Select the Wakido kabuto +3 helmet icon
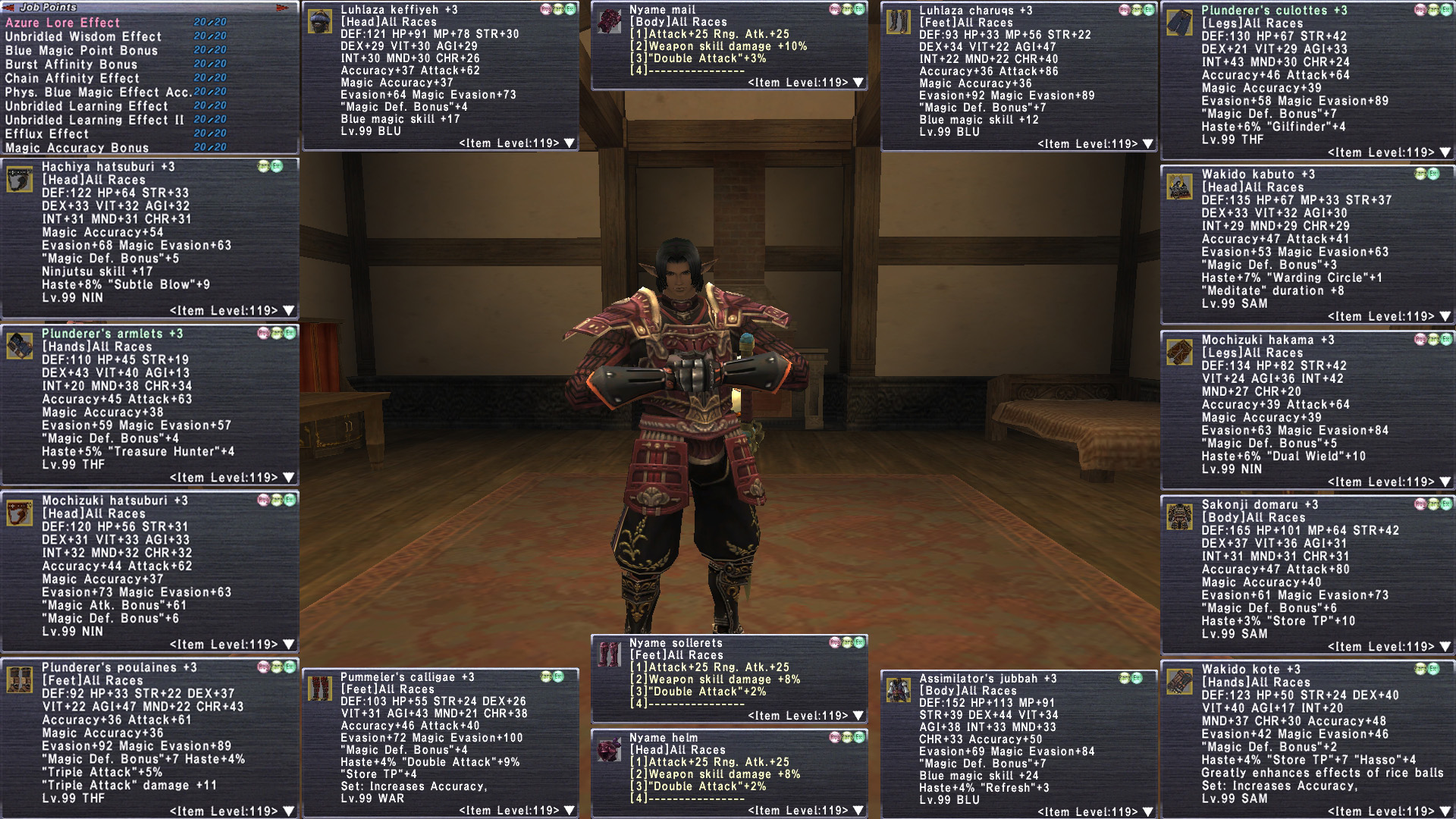The height and width of the screenshot is (819, 1456). pos(1180,187)
